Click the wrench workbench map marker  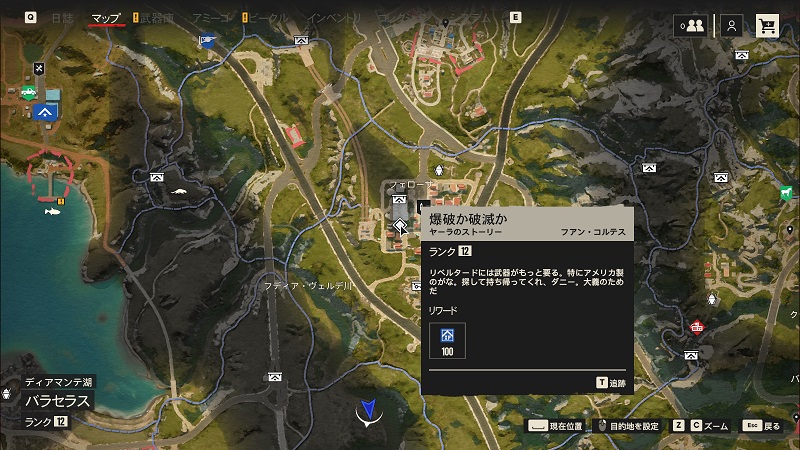(x=40, y=68)
